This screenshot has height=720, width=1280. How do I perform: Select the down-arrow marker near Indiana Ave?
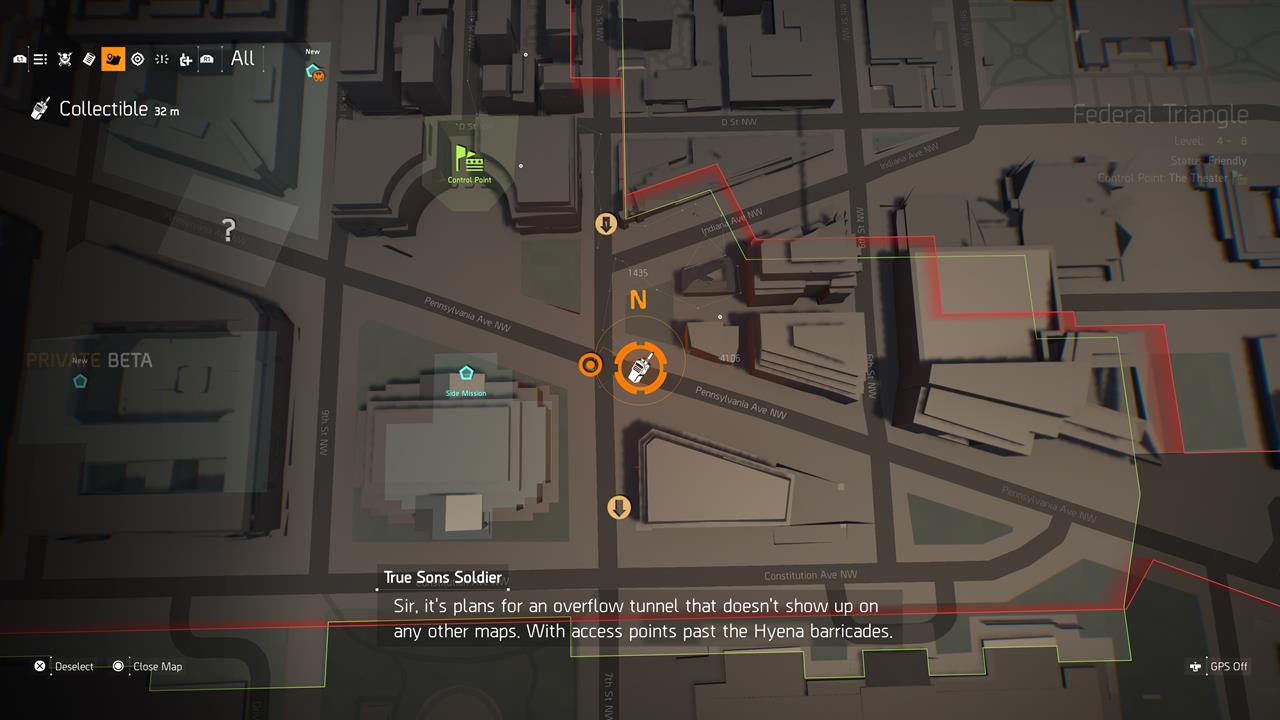606,223
